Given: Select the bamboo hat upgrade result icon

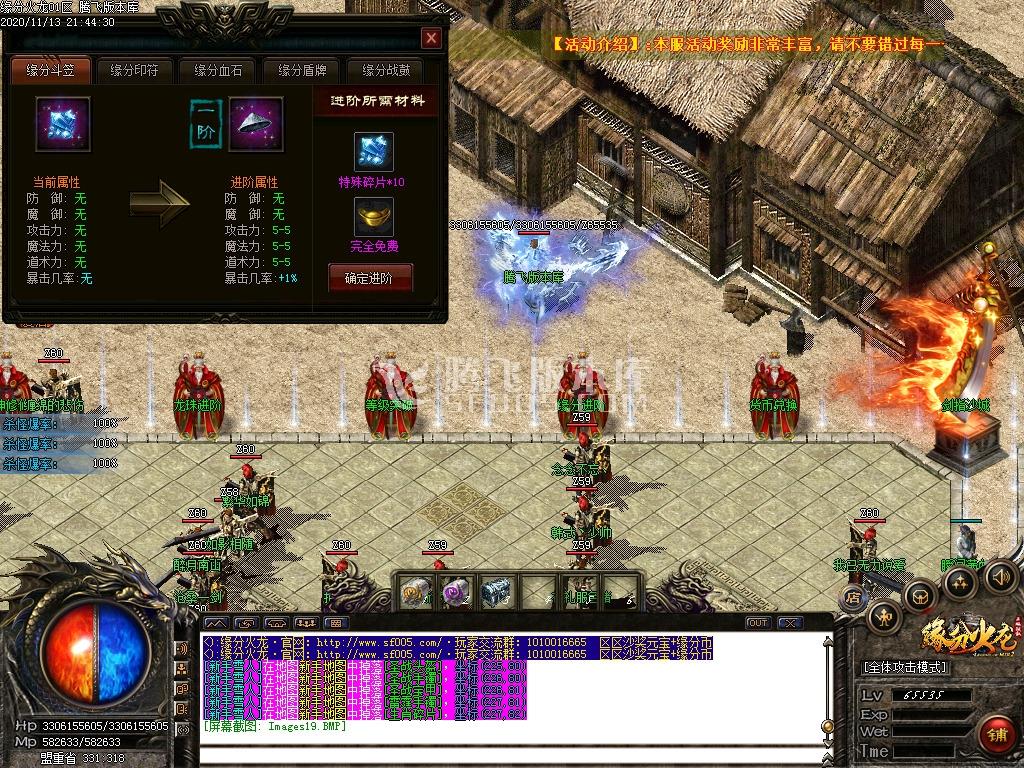Looking at the screenshot, I should (x=256, y=124).
